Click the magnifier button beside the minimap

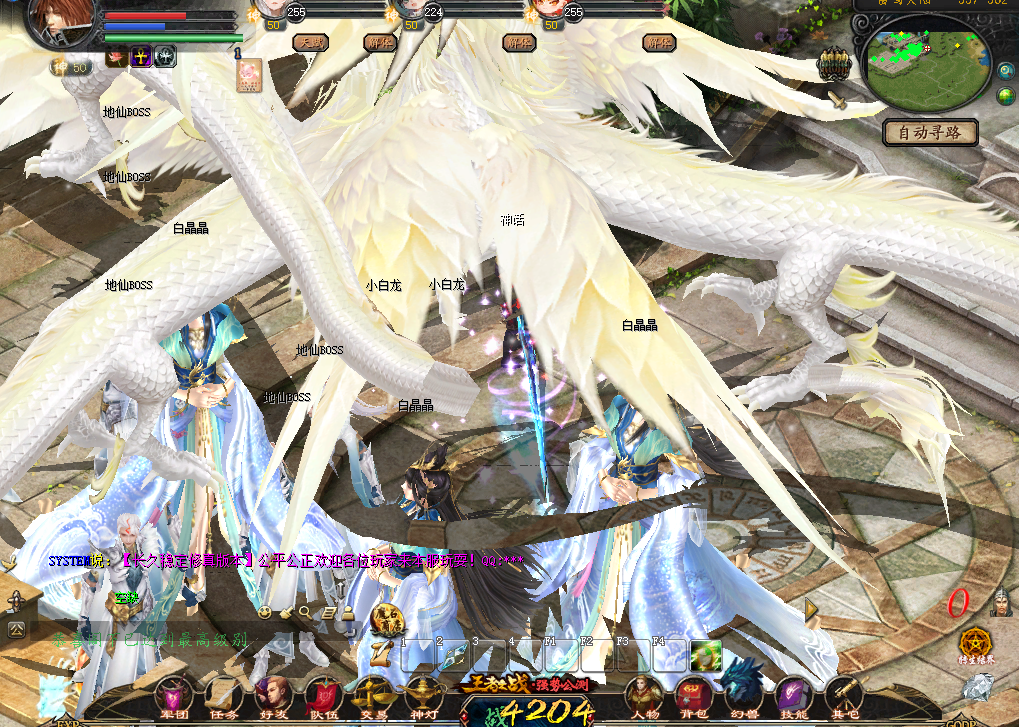pyautogui.click(x=1006, y=71)
